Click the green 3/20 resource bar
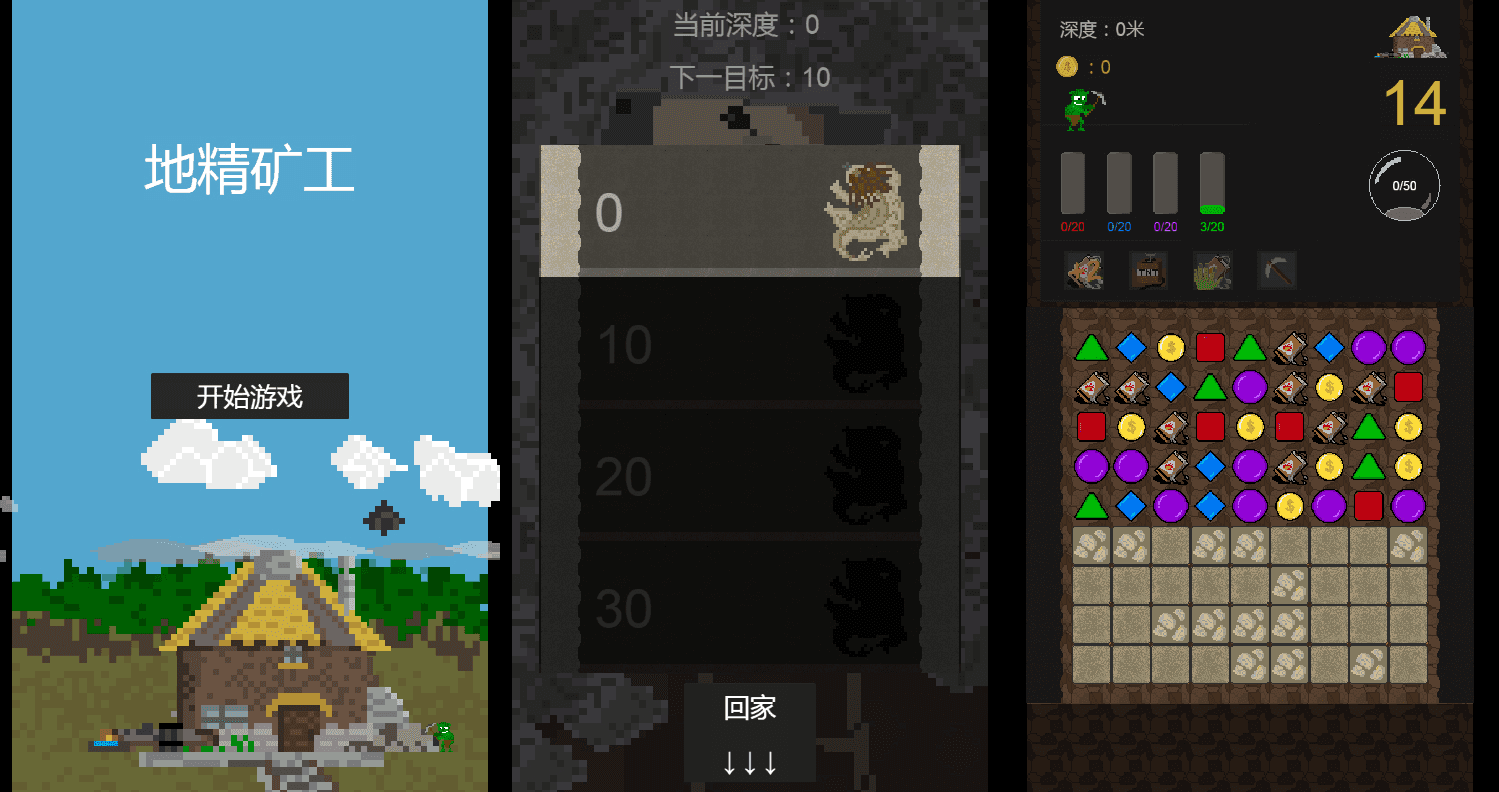 pos(1213,190)
